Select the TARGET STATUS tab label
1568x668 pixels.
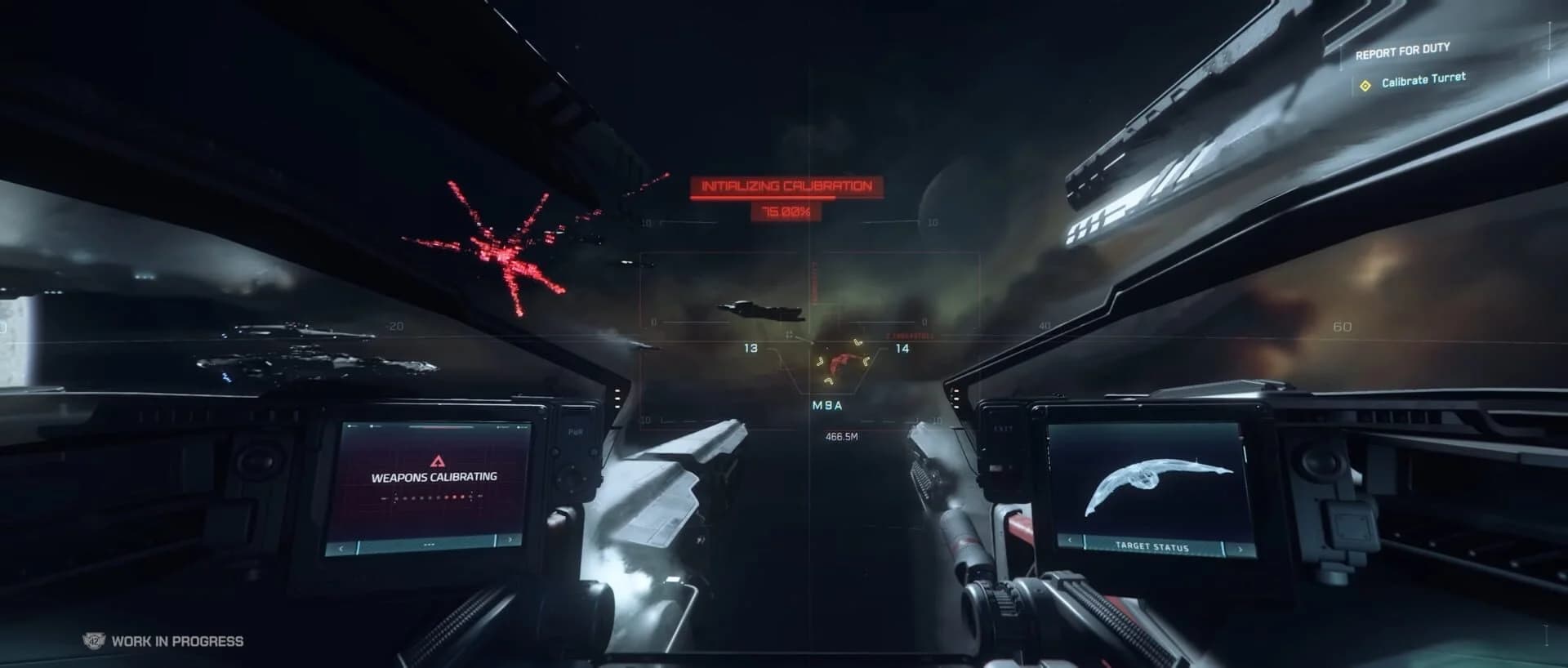[x=1153, y=546]
